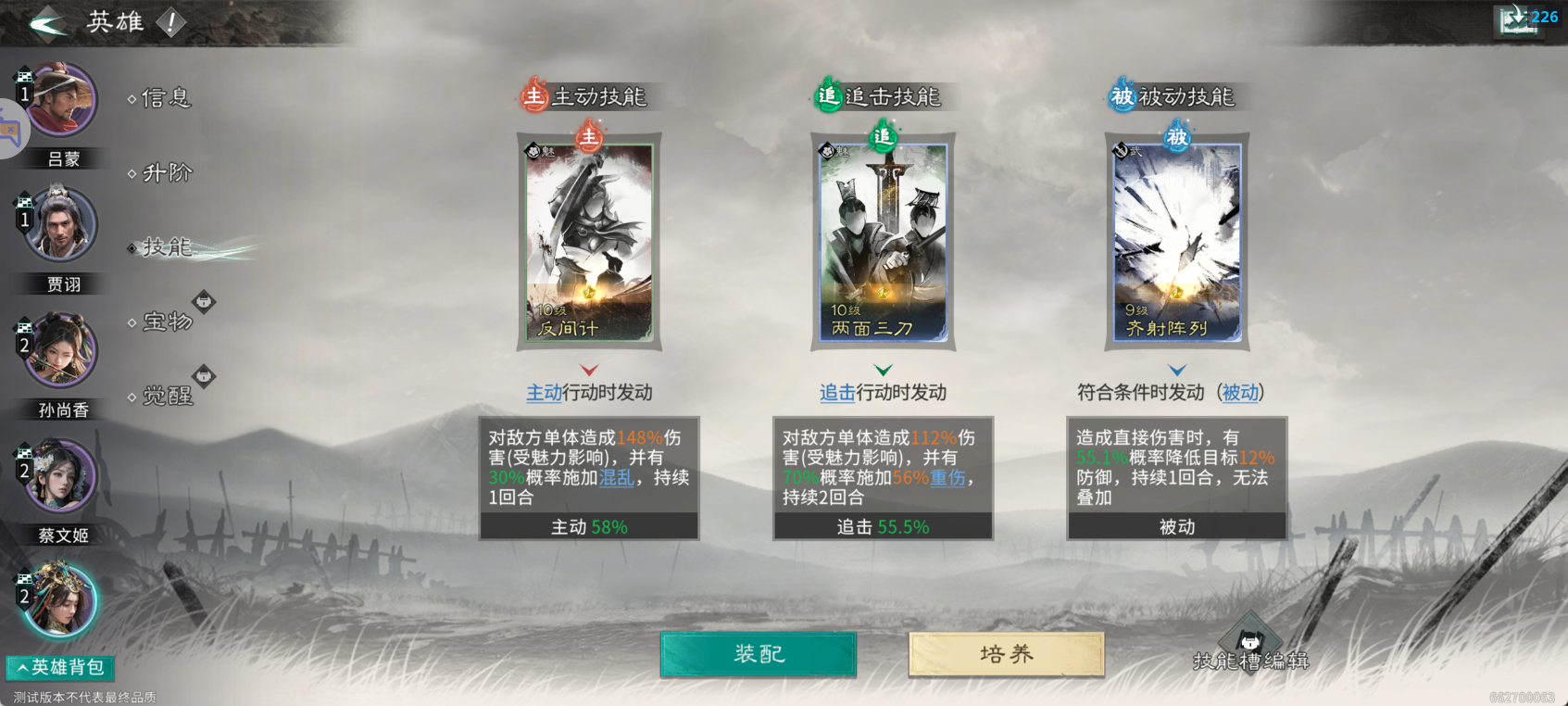This screenshot has height=706, width=1568.
Task: Select the 蔡文姬 hero portrait
Action: tap(60, 475)
